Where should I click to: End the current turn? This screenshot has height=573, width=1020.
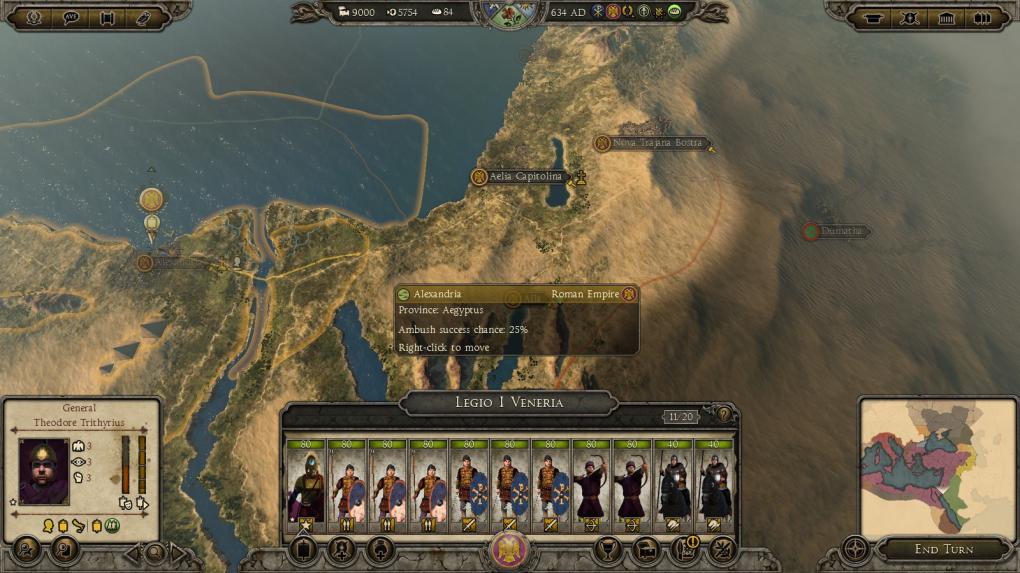point(944,549)
